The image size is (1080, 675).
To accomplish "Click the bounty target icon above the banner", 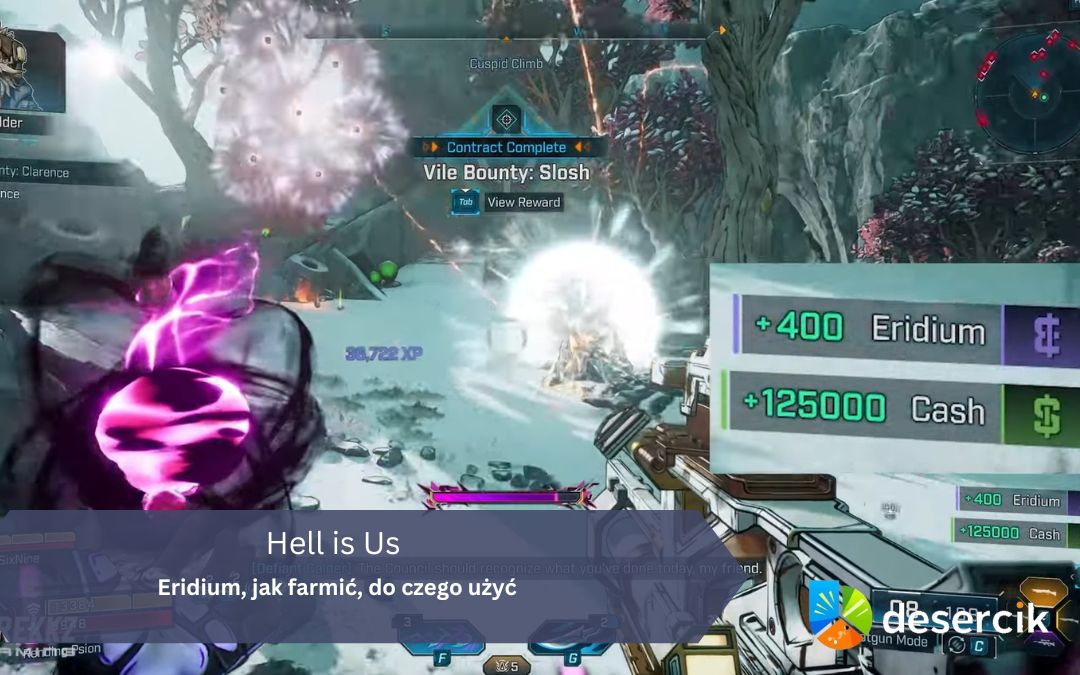I will click(x=506, y=120).
